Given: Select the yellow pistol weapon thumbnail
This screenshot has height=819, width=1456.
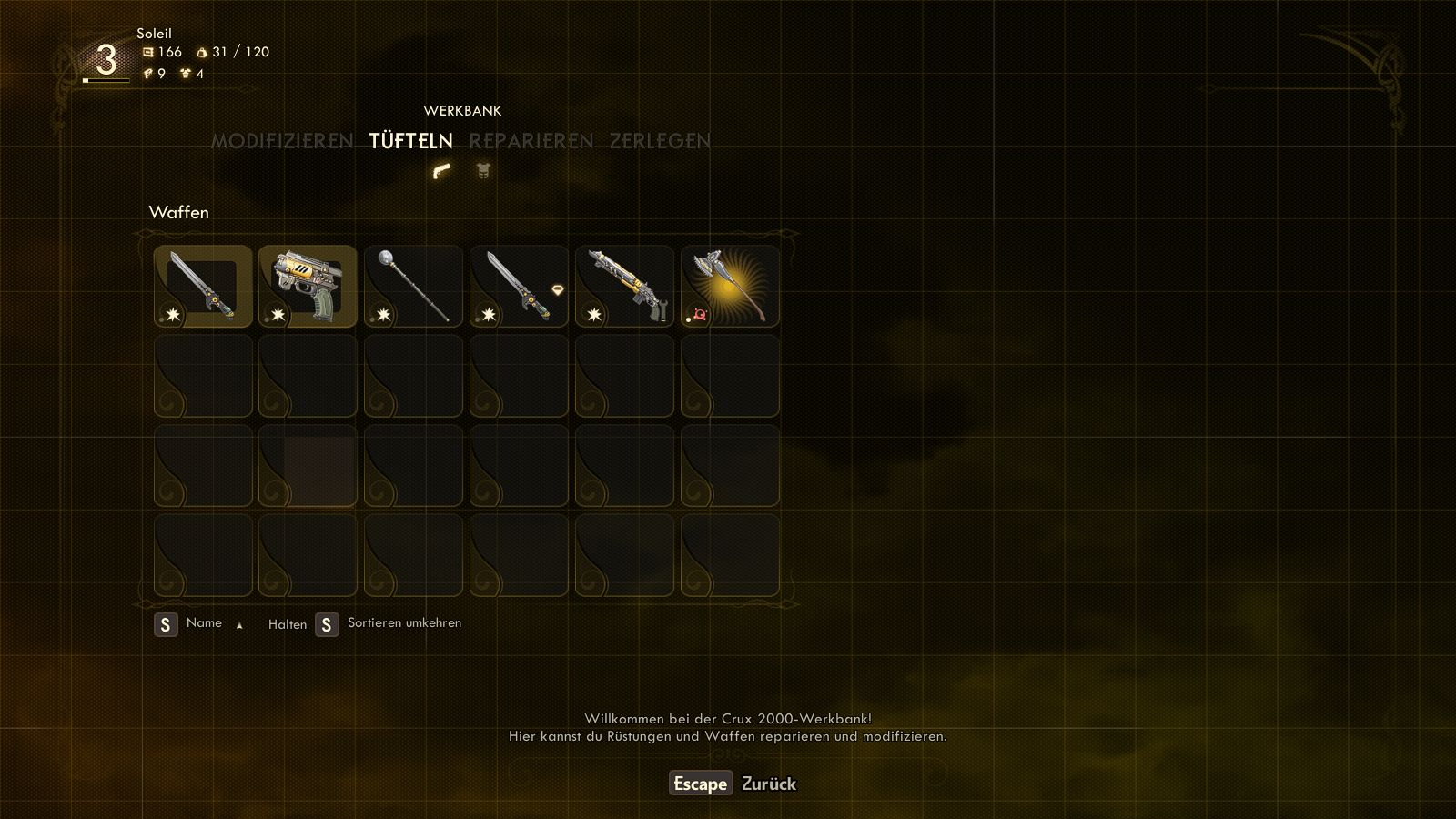Looking at the screenshot, I should [x=308, y=285].
